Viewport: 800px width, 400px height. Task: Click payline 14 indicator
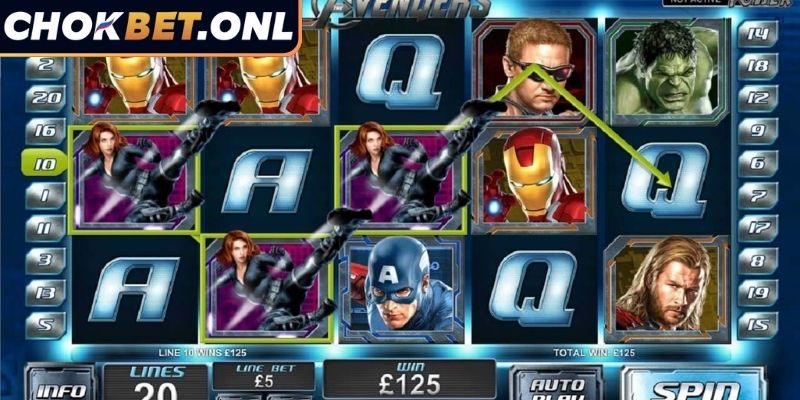pyautogui.click(x=757, y=35)
